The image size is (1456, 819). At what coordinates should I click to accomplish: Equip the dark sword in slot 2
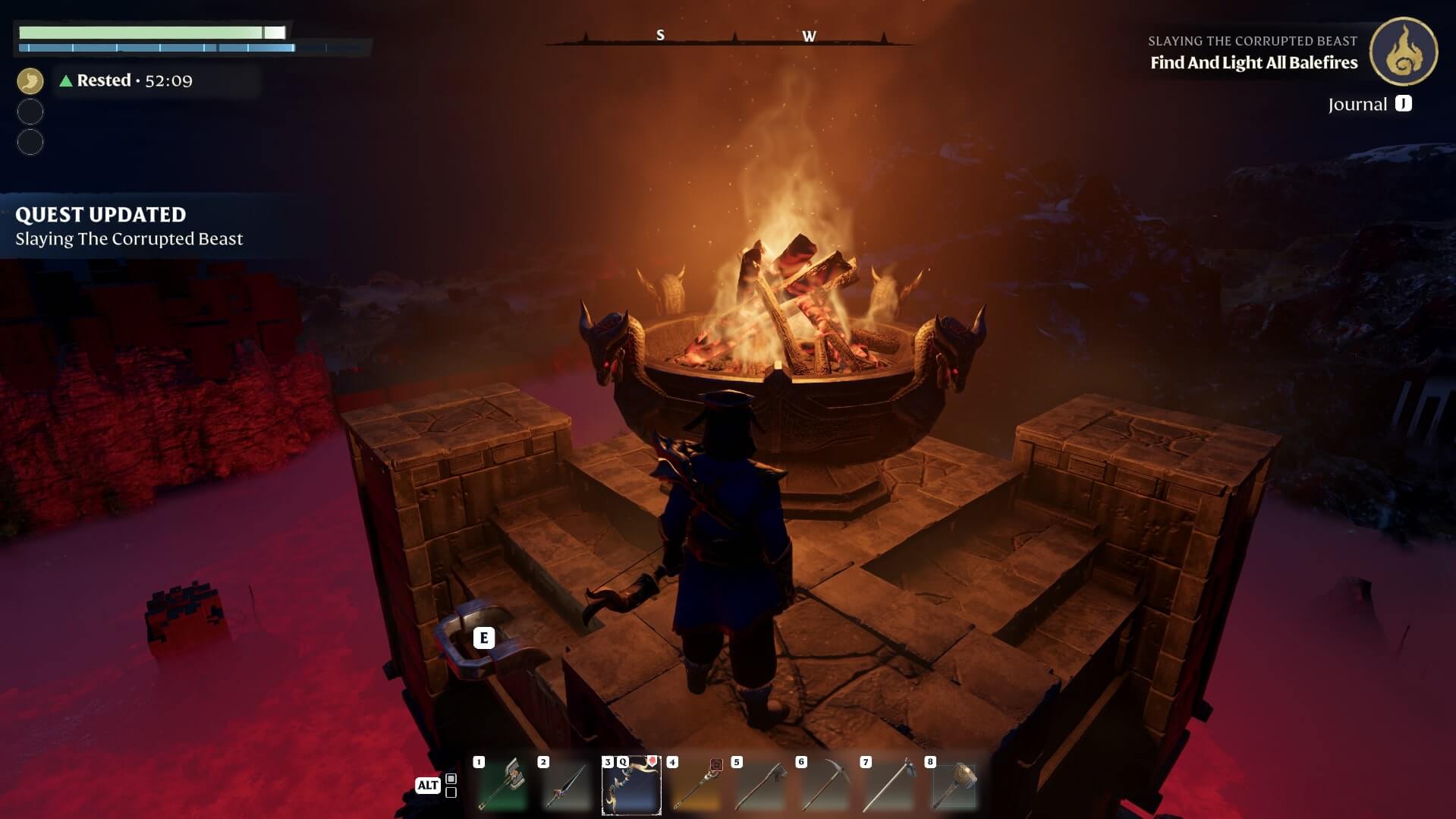567,786
